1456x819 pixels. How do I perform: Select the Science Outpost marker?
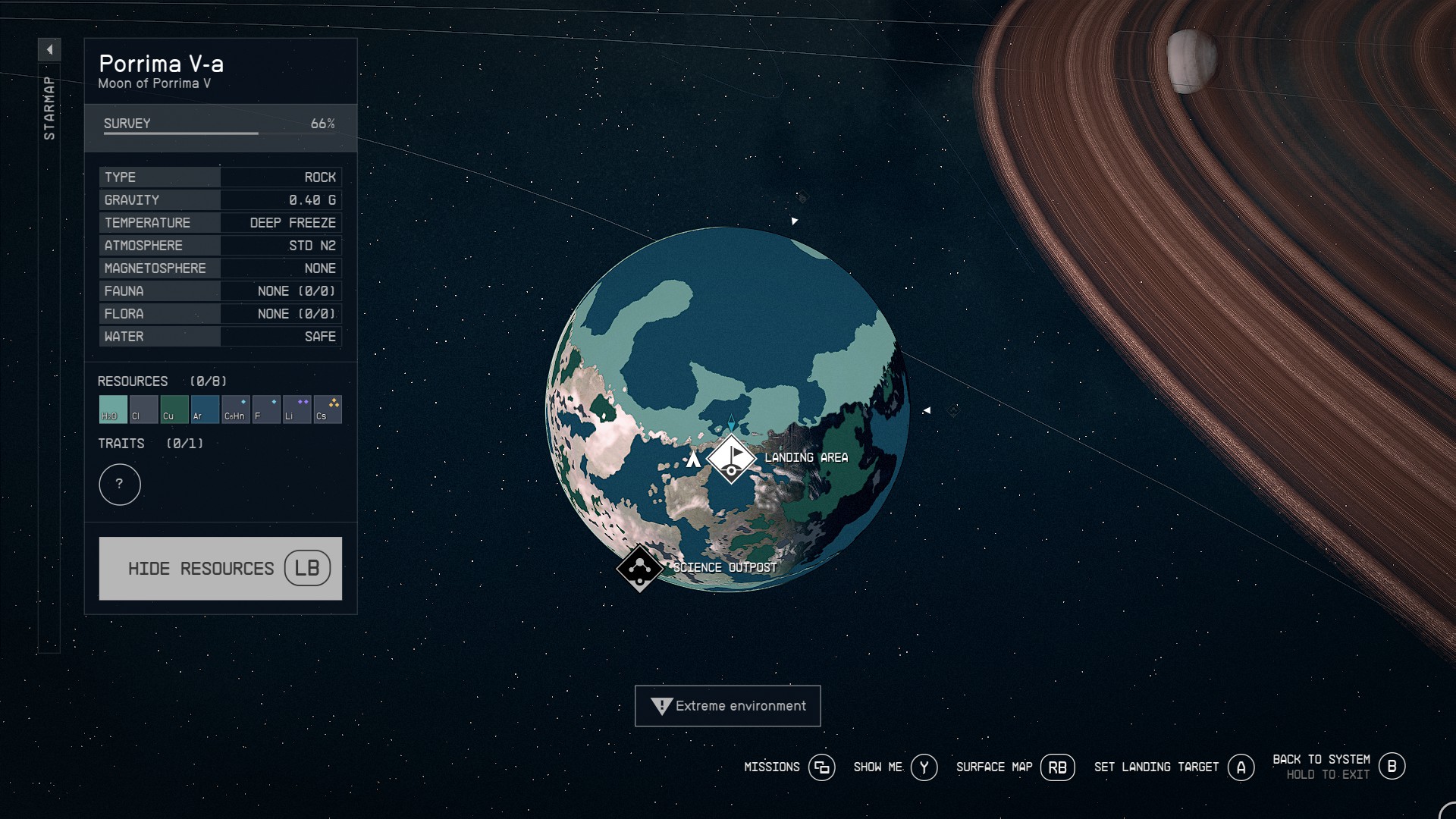[641, 567]
